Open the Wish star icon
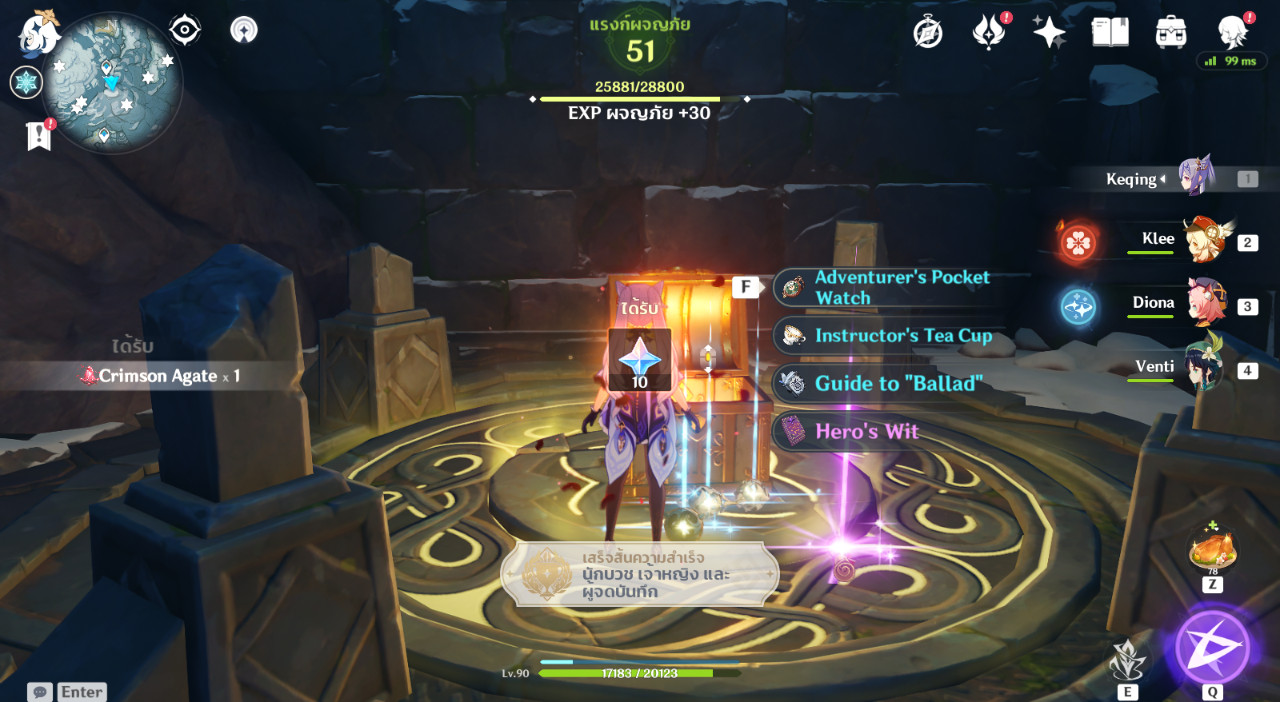Viewport: 1280px width, 702px height. point(1049,32)
